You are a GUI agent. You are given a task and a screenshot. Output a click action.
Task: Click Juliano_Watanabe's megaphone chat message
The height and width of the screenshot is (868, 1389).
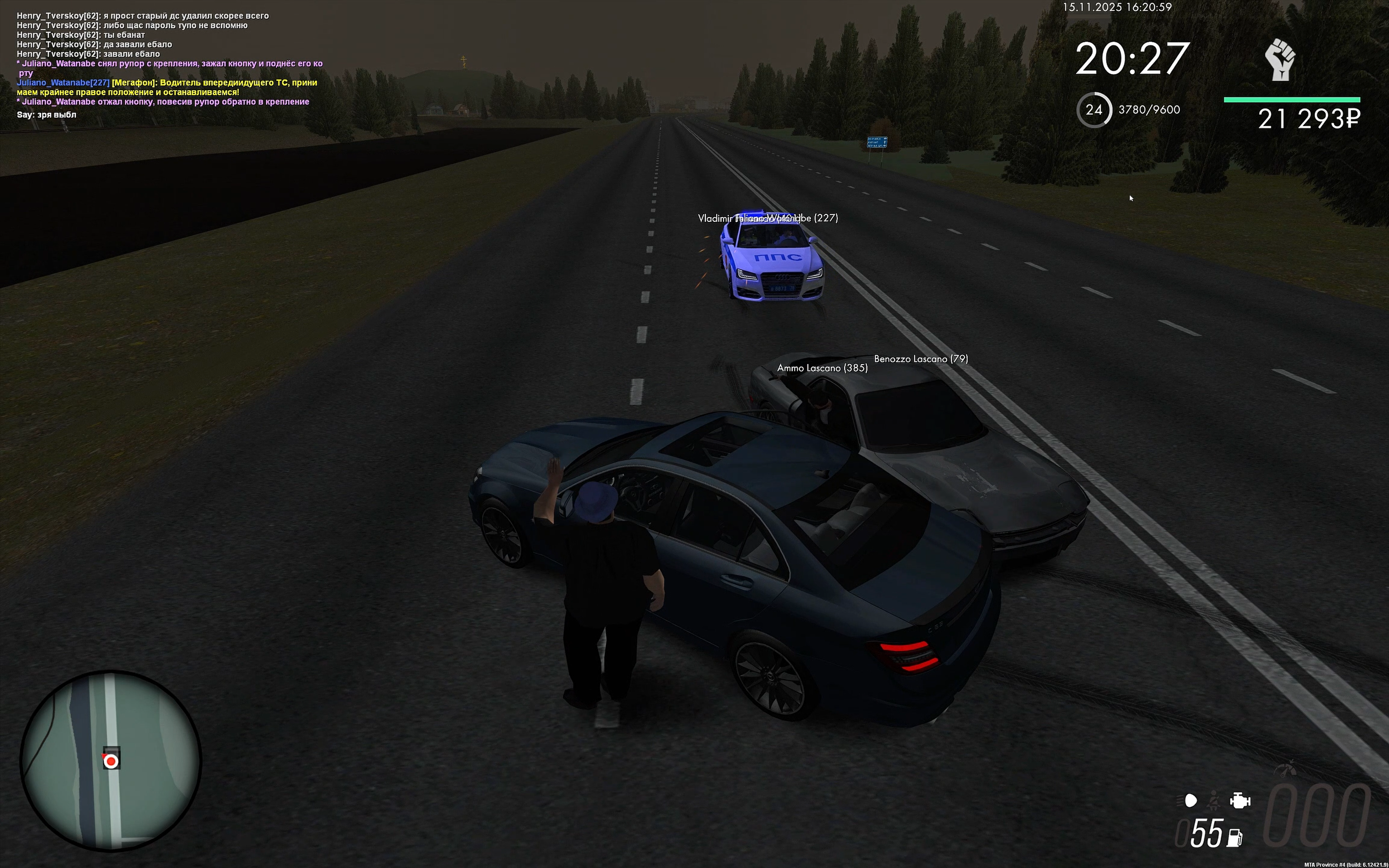(x=167, y=87)
